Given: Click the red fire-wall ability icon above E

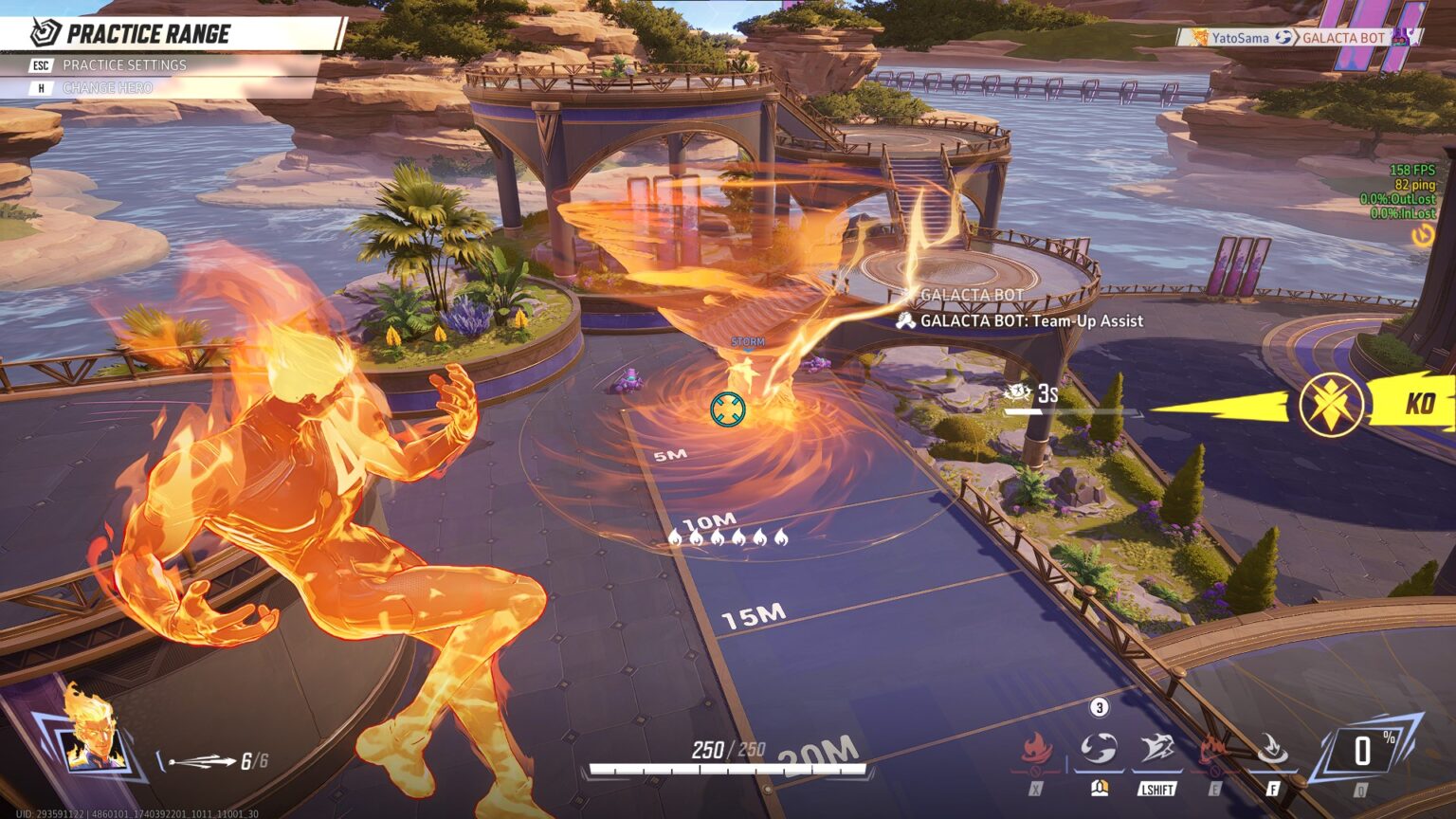Looking at the screenshot, I should coord(1214,749).
